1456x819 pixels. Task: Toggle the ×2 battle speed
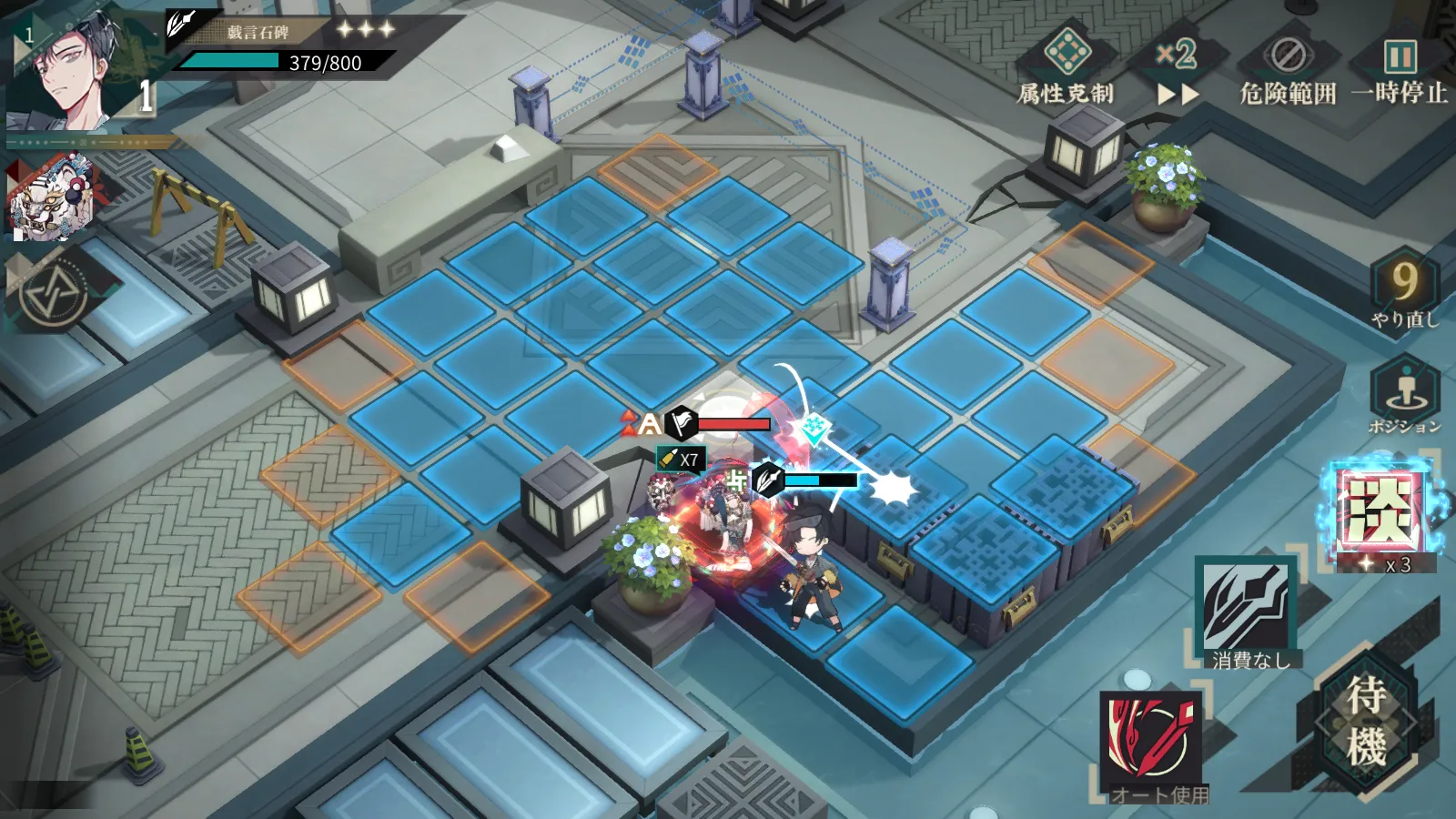point(1178,69)
